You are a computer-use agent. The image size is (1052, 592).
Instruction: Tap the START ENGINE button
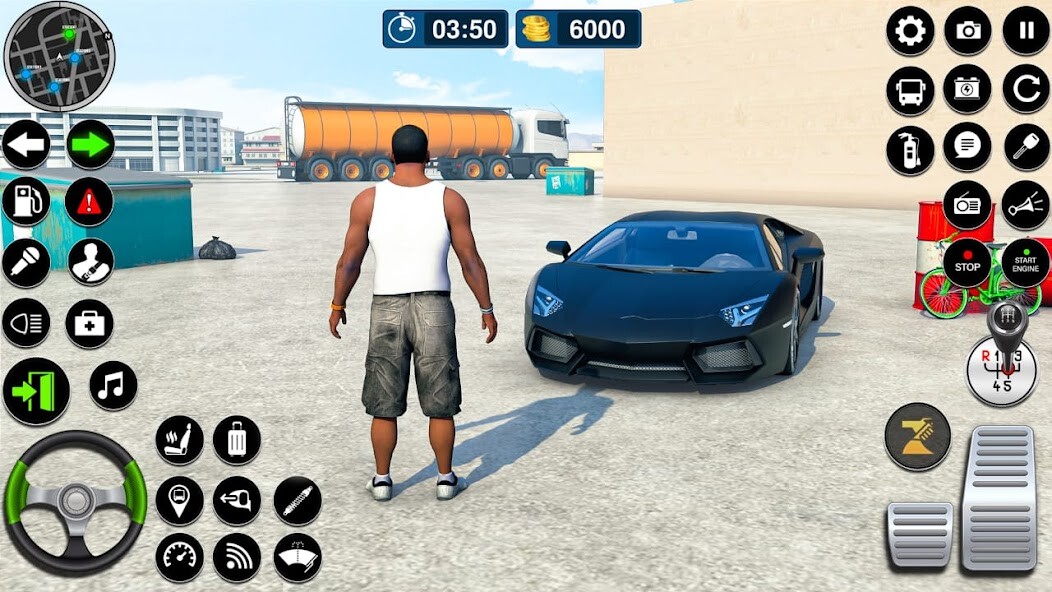tap(1026, 263)
